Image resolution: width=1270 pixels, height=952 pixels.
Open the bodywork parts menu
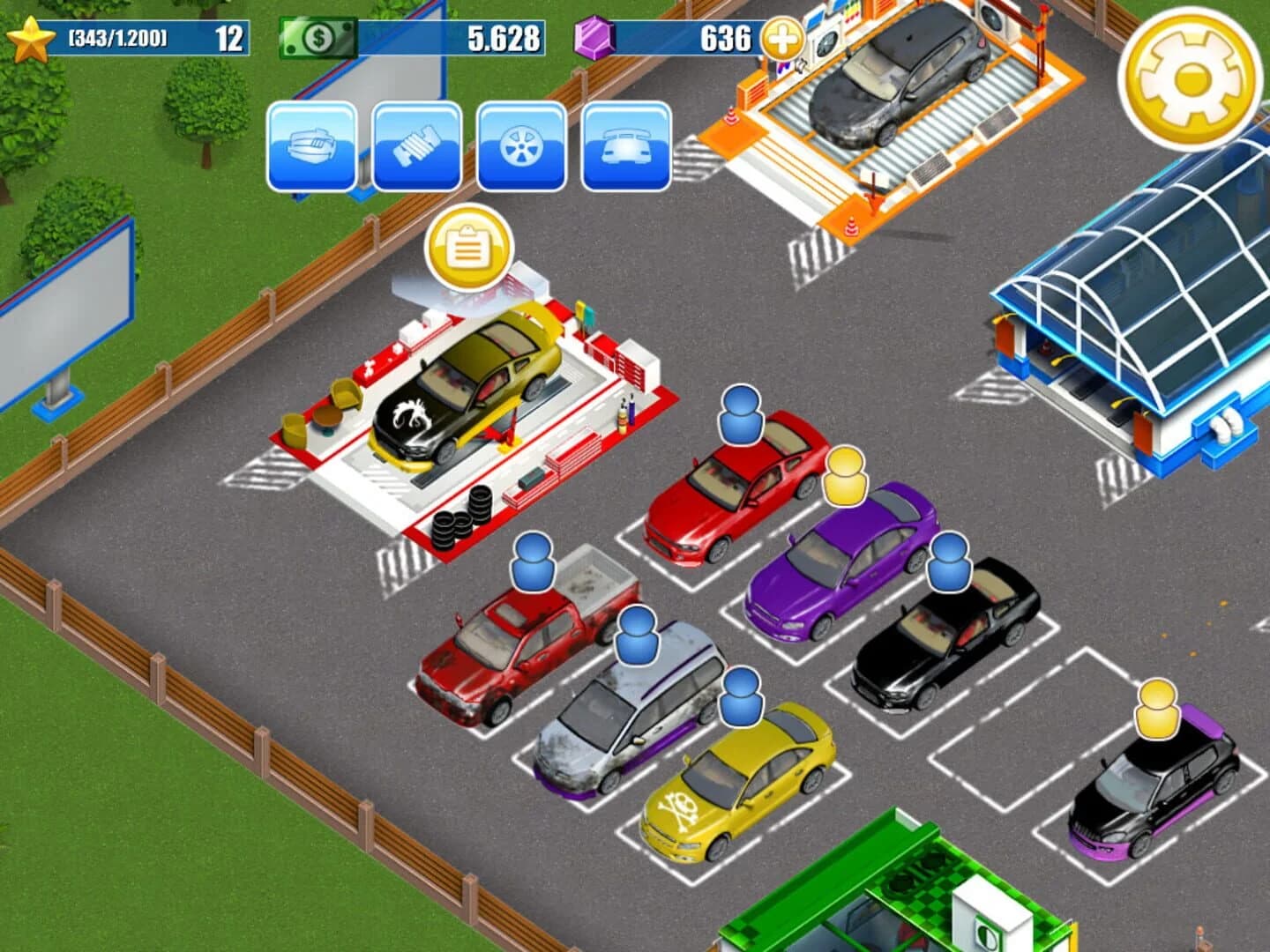pyautogui.click(x=314, y=145)
